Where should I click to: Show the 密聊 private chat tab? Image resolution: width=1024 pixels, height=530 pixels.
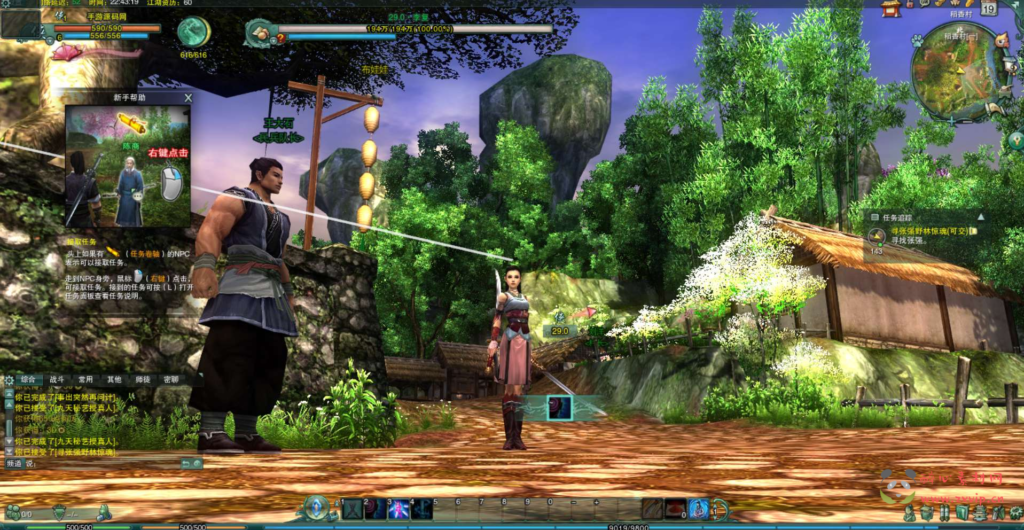(171, 380)
